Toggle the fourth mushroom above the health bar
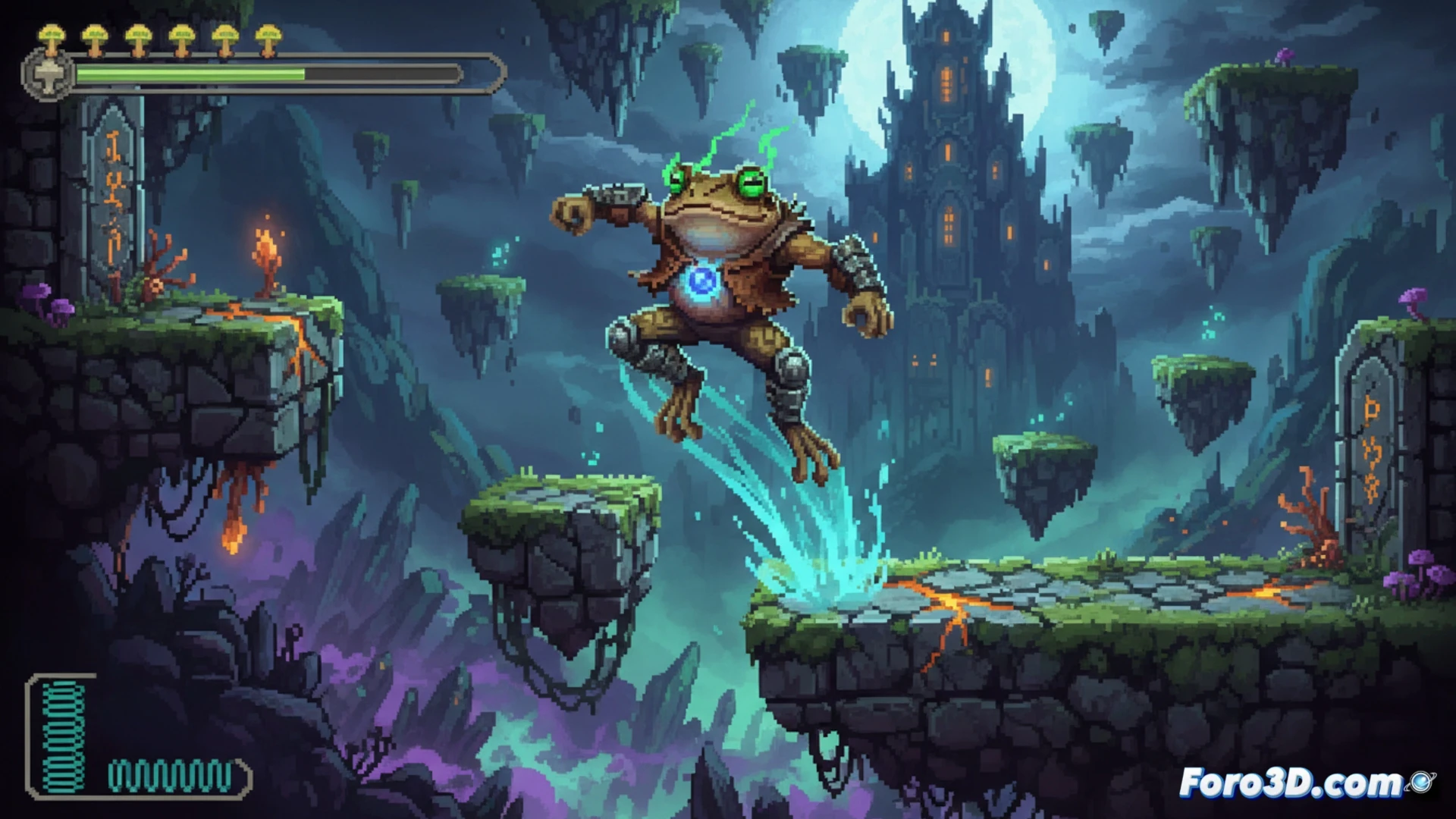1456x819 pixels. click(x=180, y=34)
